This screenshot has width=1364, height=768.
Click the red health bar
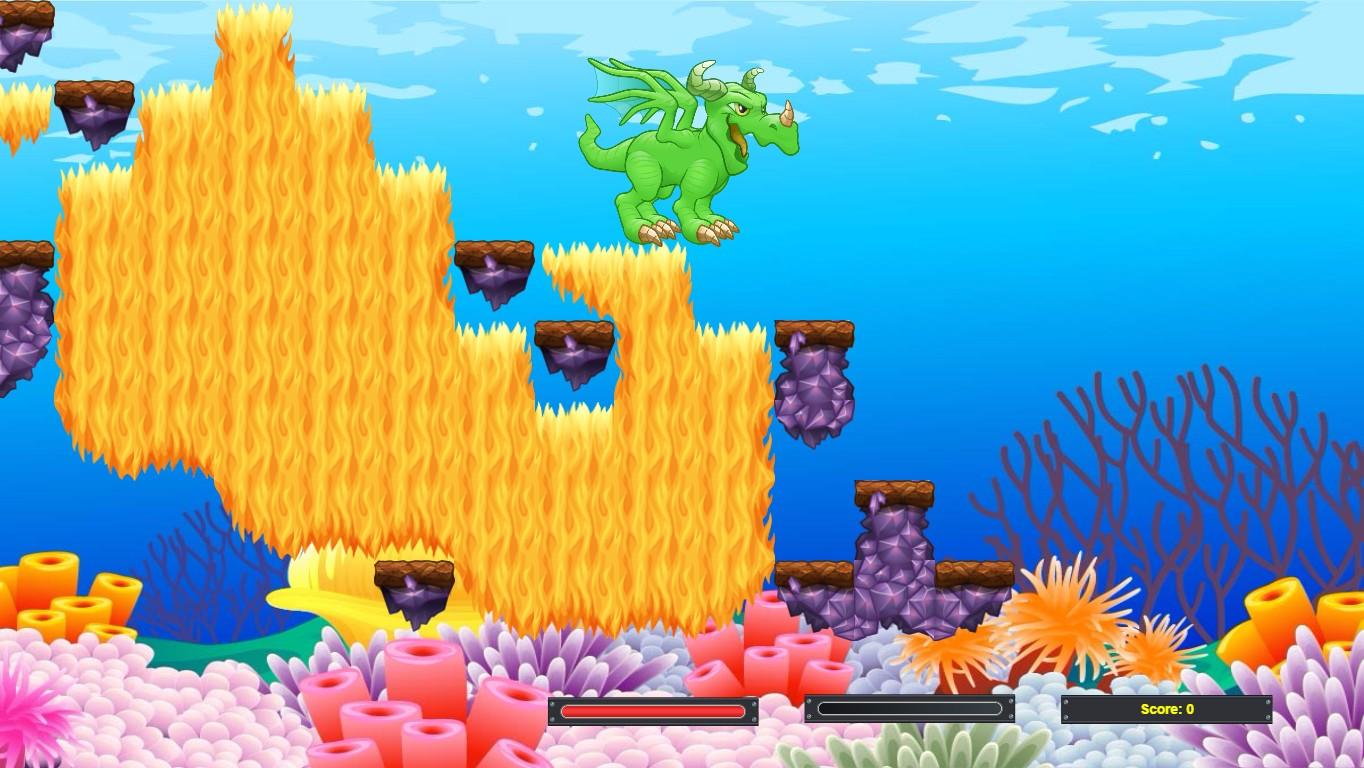point(652,710)
